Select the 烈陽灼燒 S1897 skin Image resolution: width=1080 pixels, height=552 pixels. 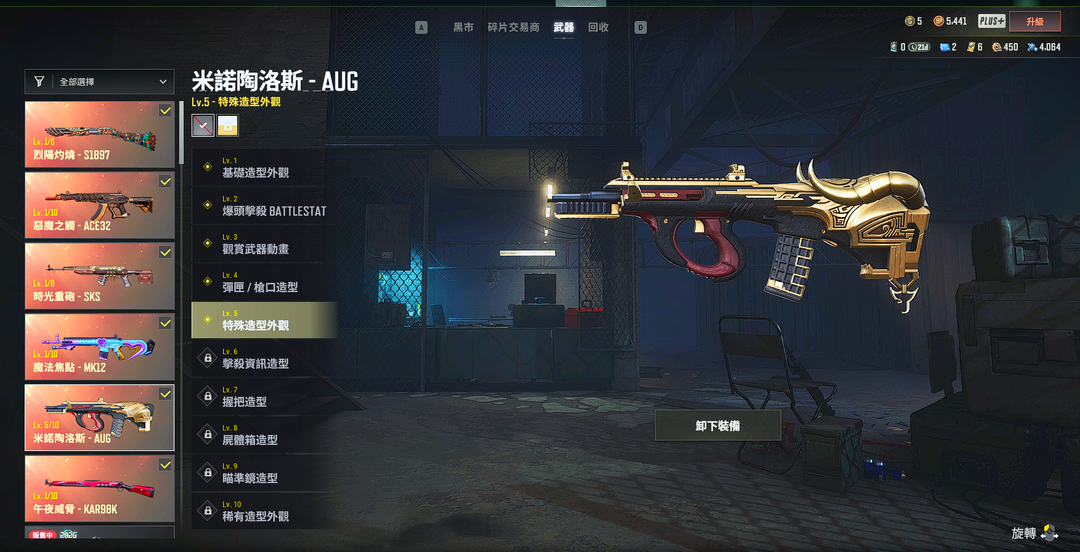[99, 133]
